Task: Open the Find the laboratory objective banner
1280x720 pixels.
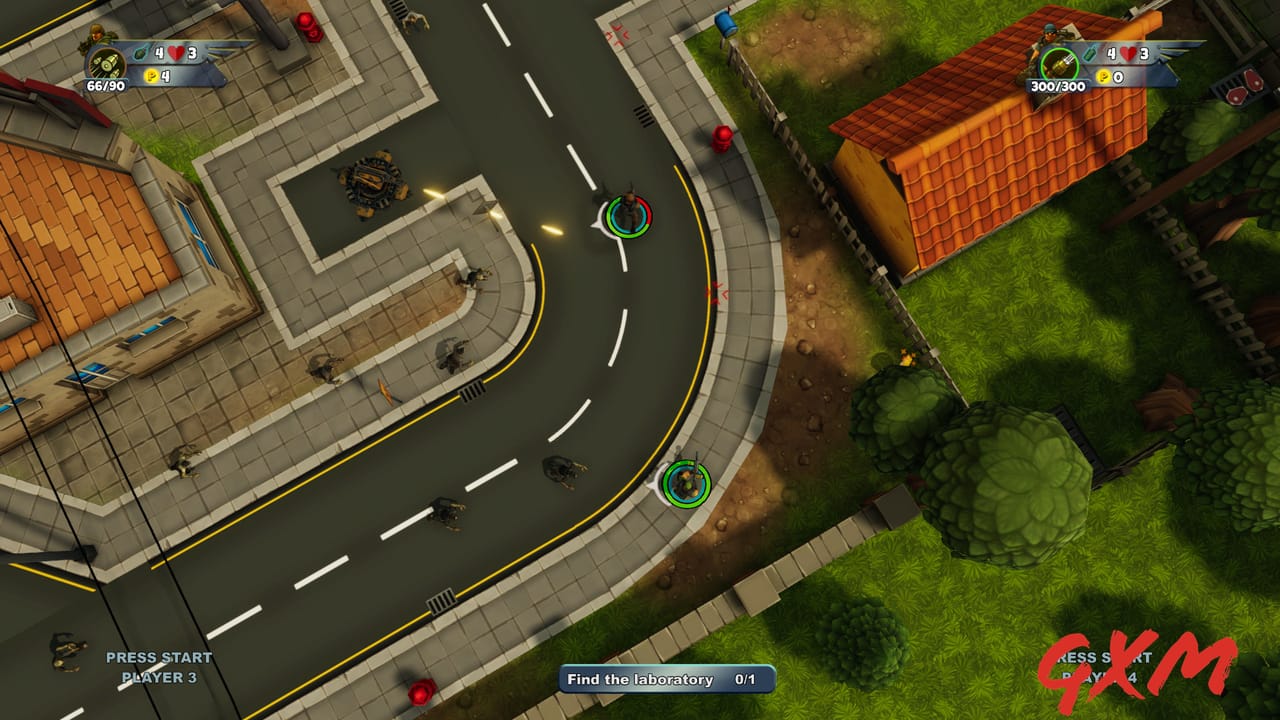Action: pyautogui.click(x=664, y=679)
